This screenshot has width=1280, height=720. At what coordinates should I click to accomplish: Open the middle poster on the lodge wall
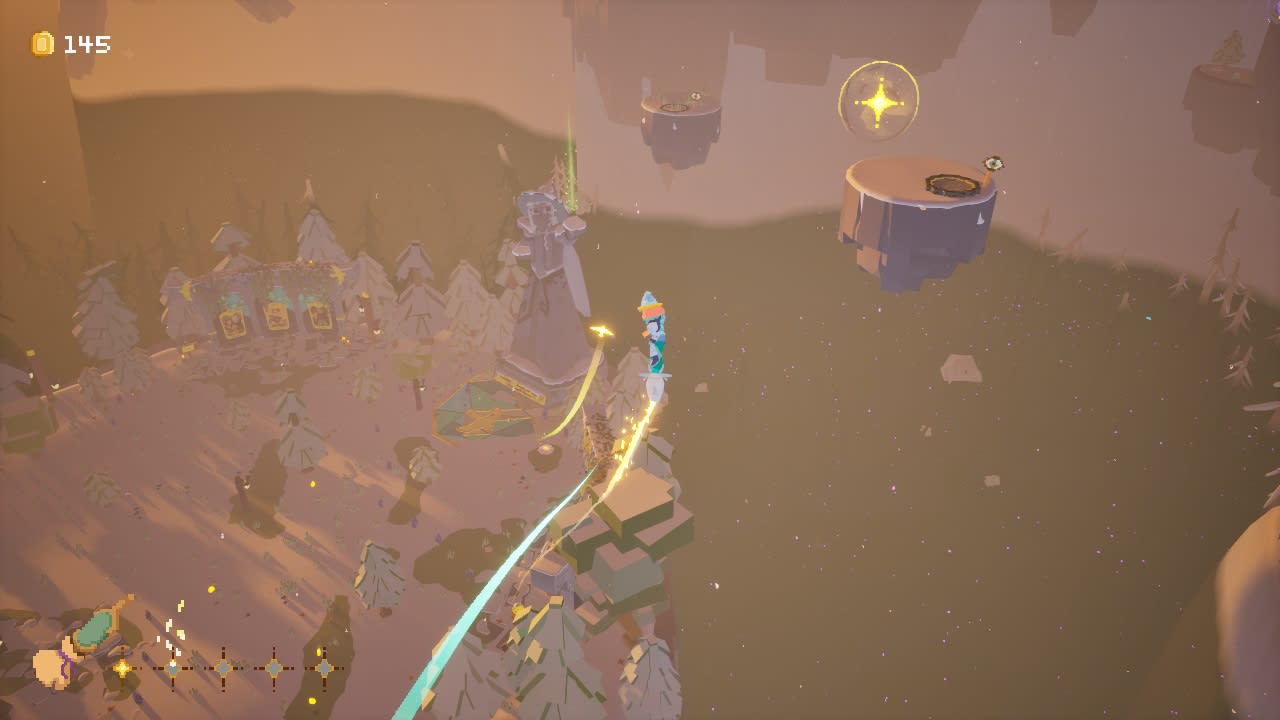pyautogui.click(x=277, y=315)
